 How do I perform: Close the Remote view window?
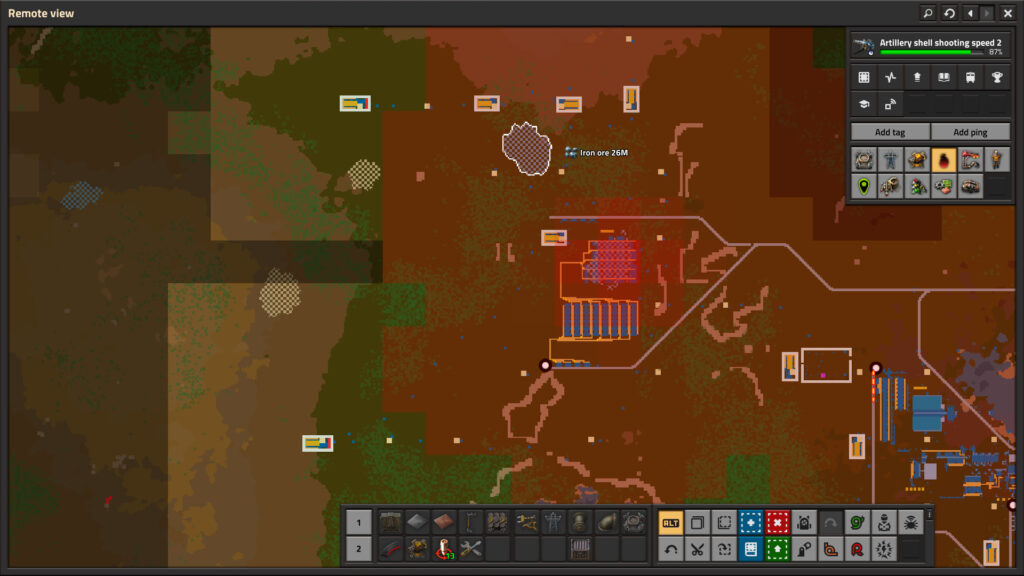pyautogui.click(x=1008, y=13)
